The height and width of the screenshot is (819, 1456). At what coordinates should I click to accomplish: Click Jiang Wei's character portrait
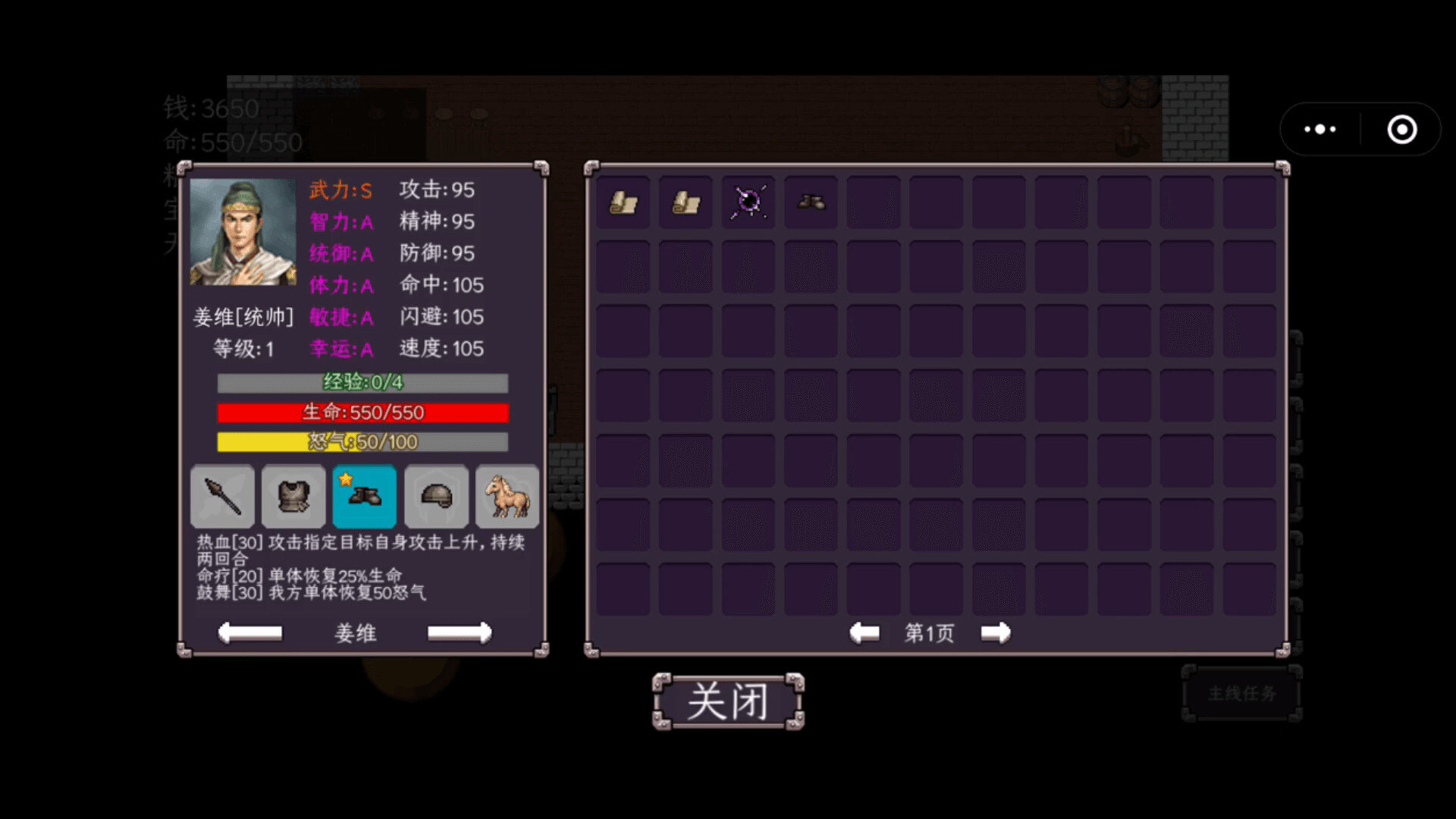point(243,233)
